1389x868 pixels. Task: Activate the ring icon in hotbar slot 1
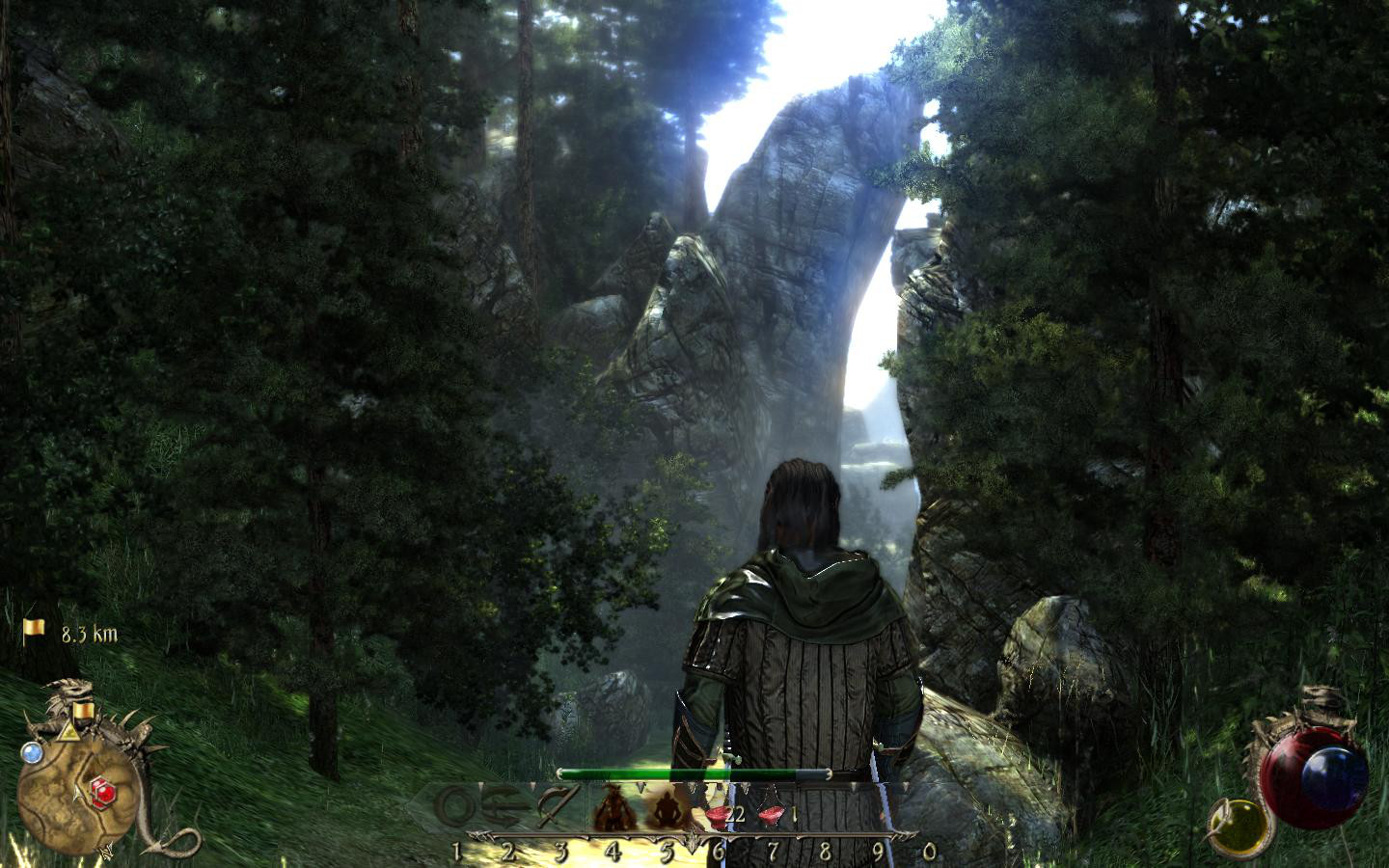tap(455, 807)
